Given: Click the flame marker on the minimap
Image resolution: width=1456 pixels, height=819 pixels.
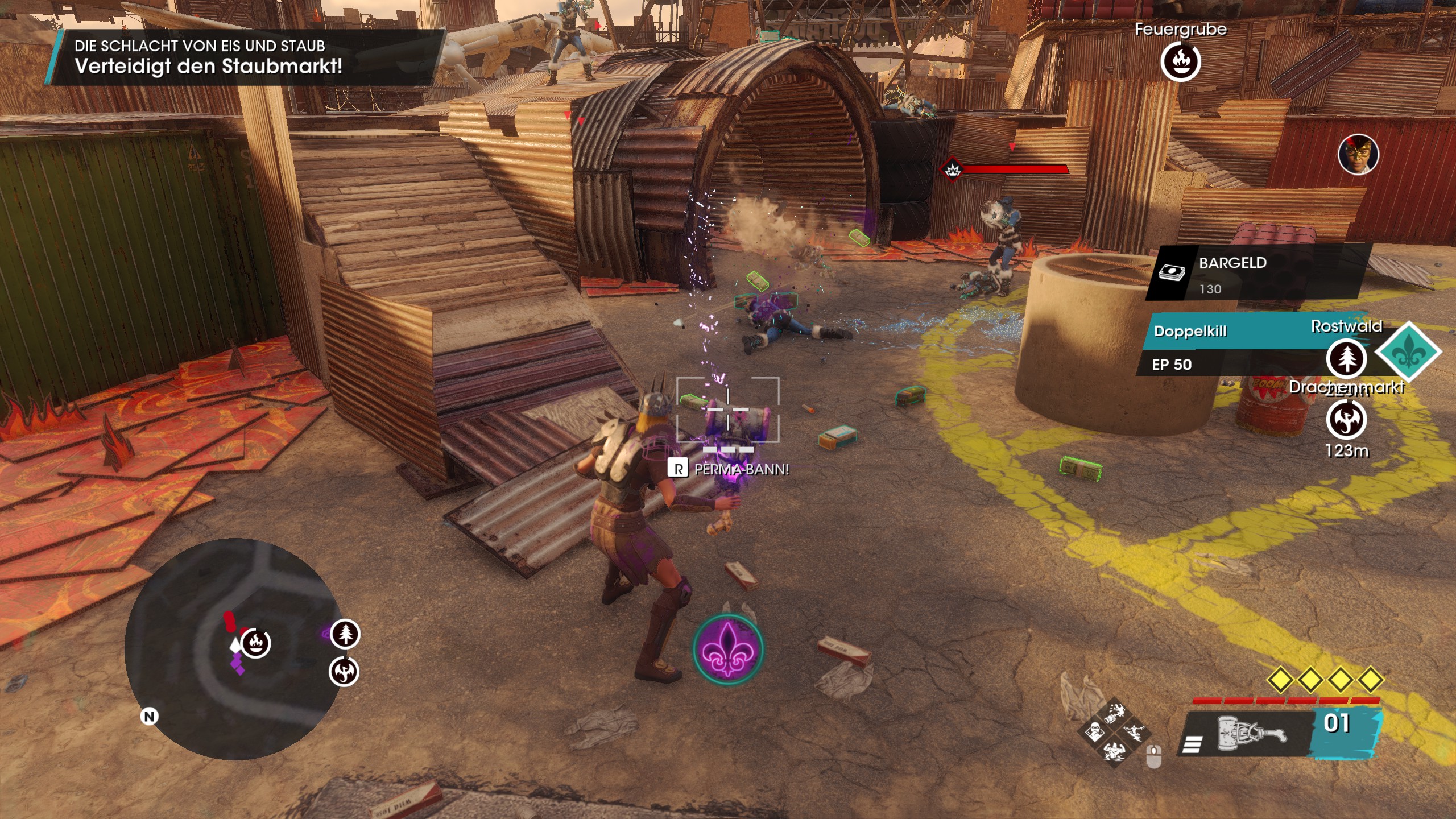Looking at the screenshot, I should click(255, 643).
